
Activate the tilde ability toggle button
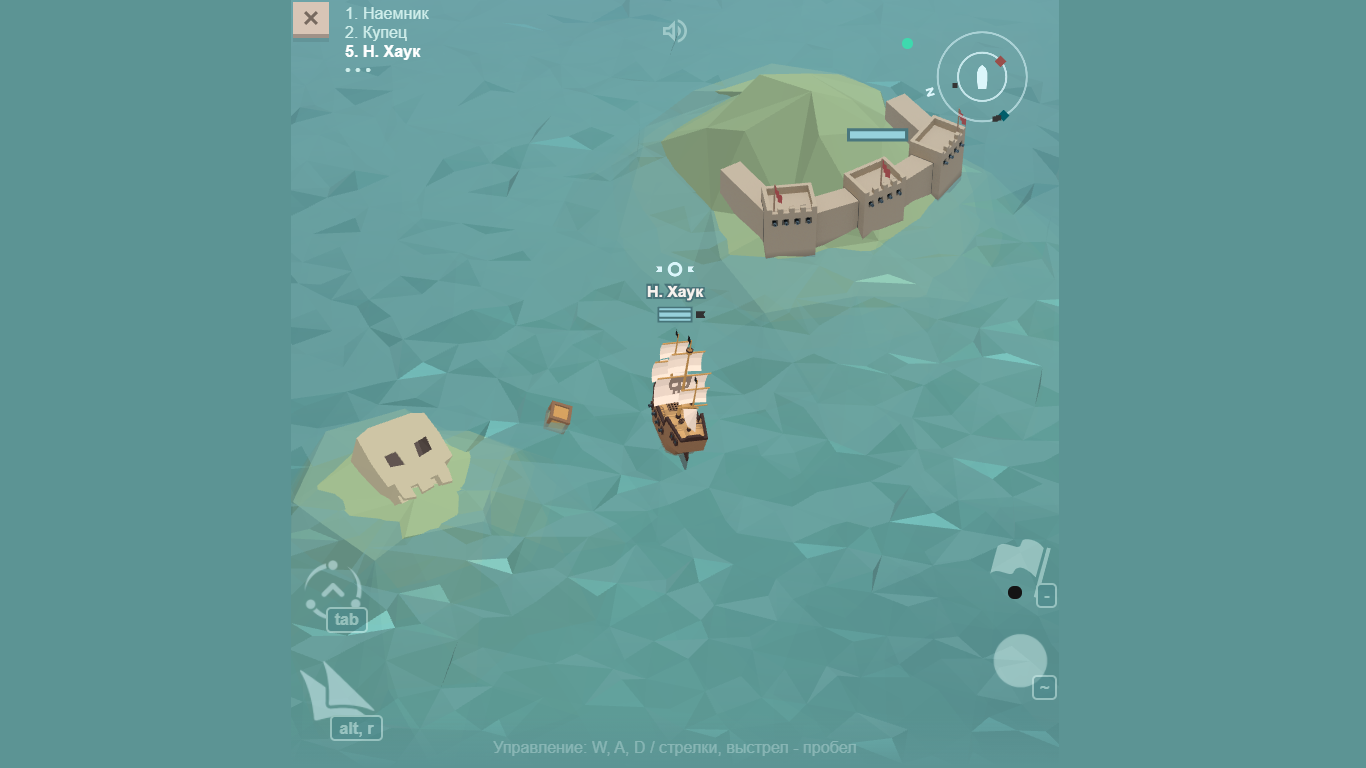(1046, 688)
